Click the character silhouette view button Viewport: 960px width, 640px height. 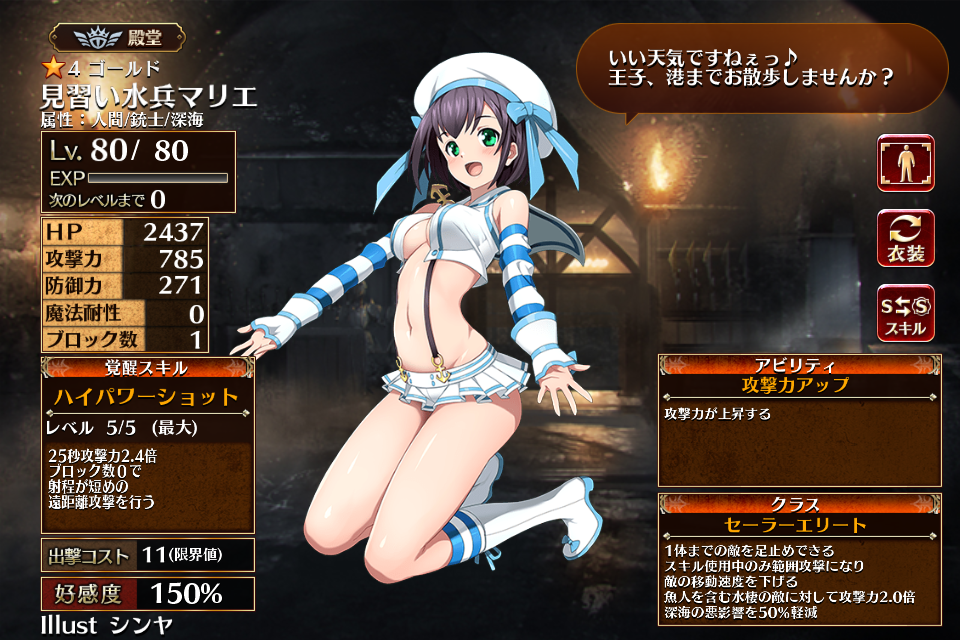coord(905,163)
